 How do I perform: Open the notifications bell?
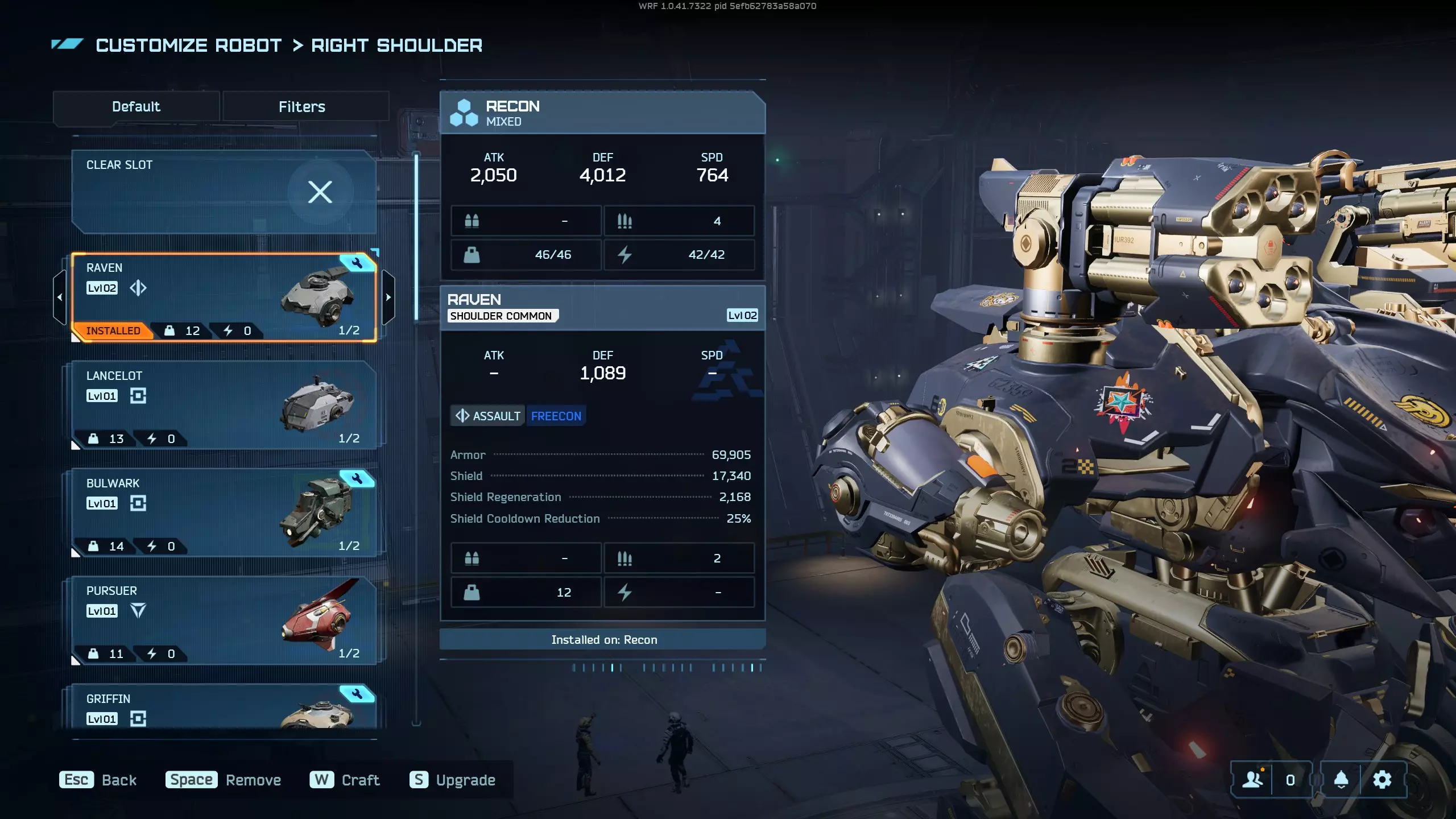pos(1341,780)
